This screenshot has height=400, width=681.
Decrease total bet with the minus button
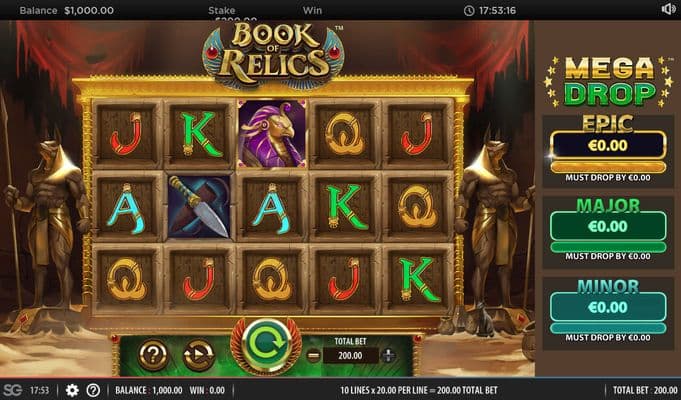coord(314,355)
